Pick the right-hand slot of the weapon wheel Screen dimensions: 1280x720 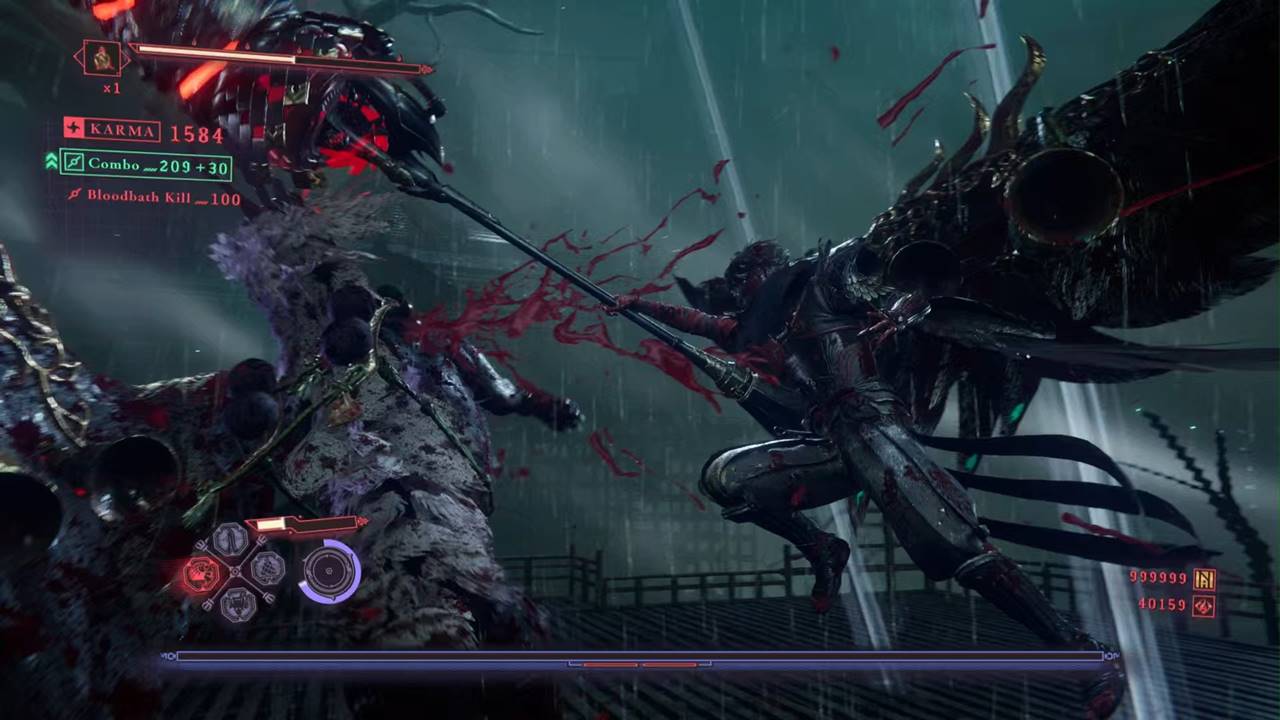click(x=267, y=569)
